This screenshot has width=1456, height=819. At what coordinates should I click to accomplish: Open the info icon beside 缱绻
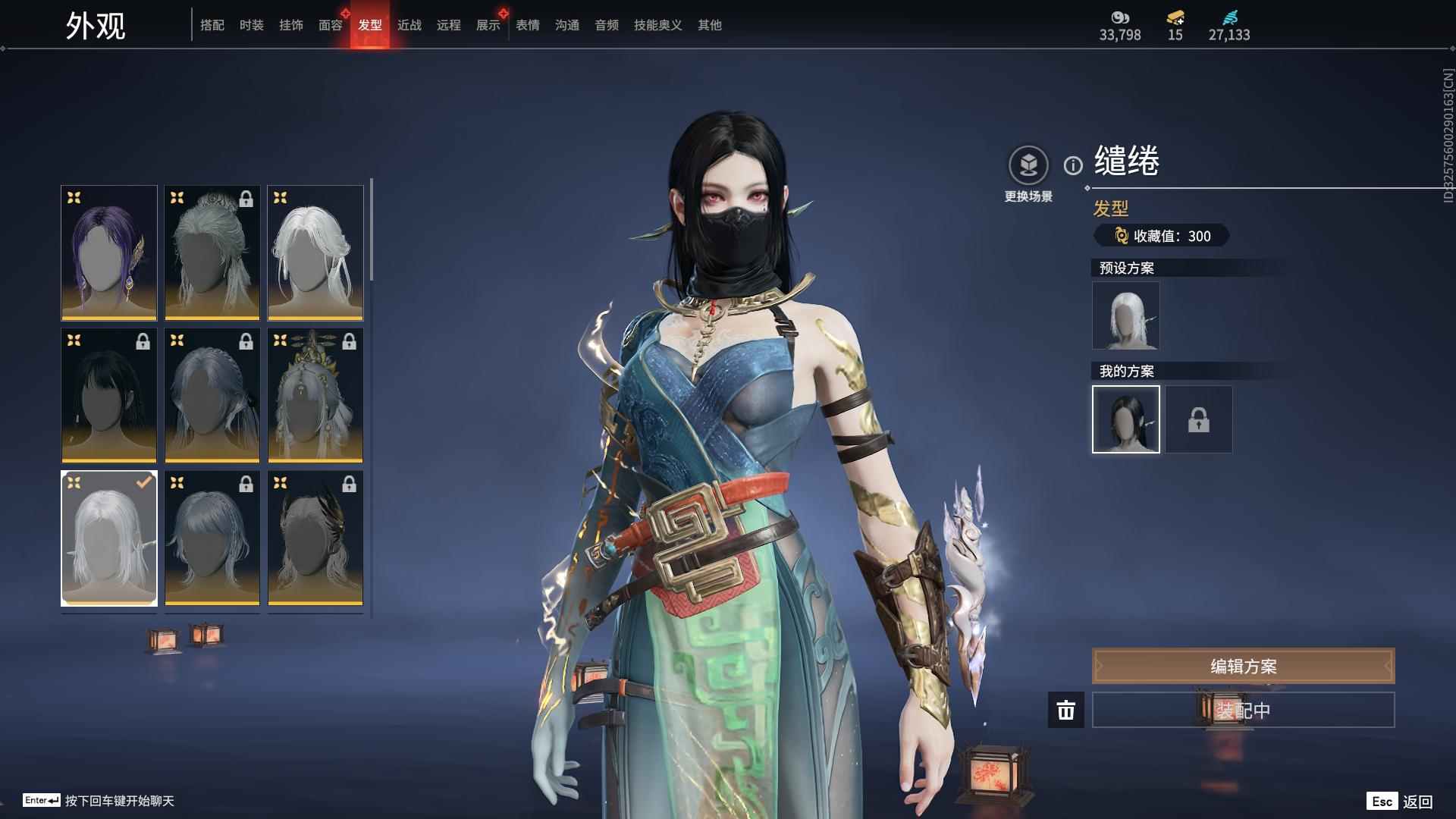pyautogui.click(x=1073, y=165)
